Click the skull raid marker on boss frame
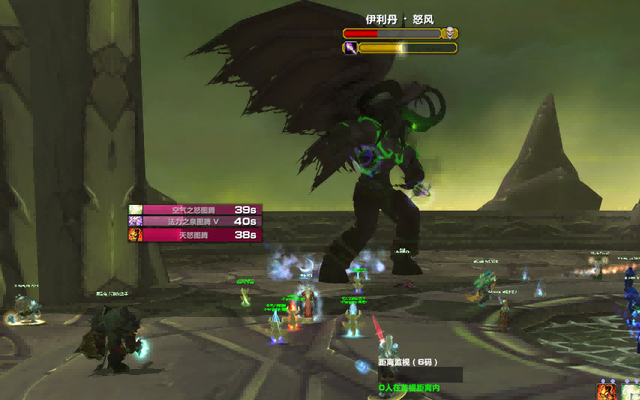Image resolution: width=640 pixels, height=400 pixels. pos(451,33)
